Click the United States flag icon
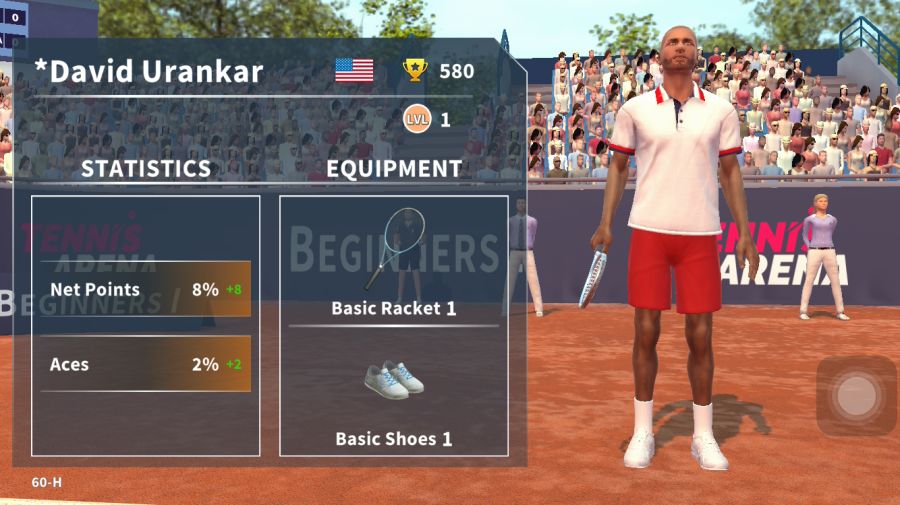900x505 pixels. 354,70
